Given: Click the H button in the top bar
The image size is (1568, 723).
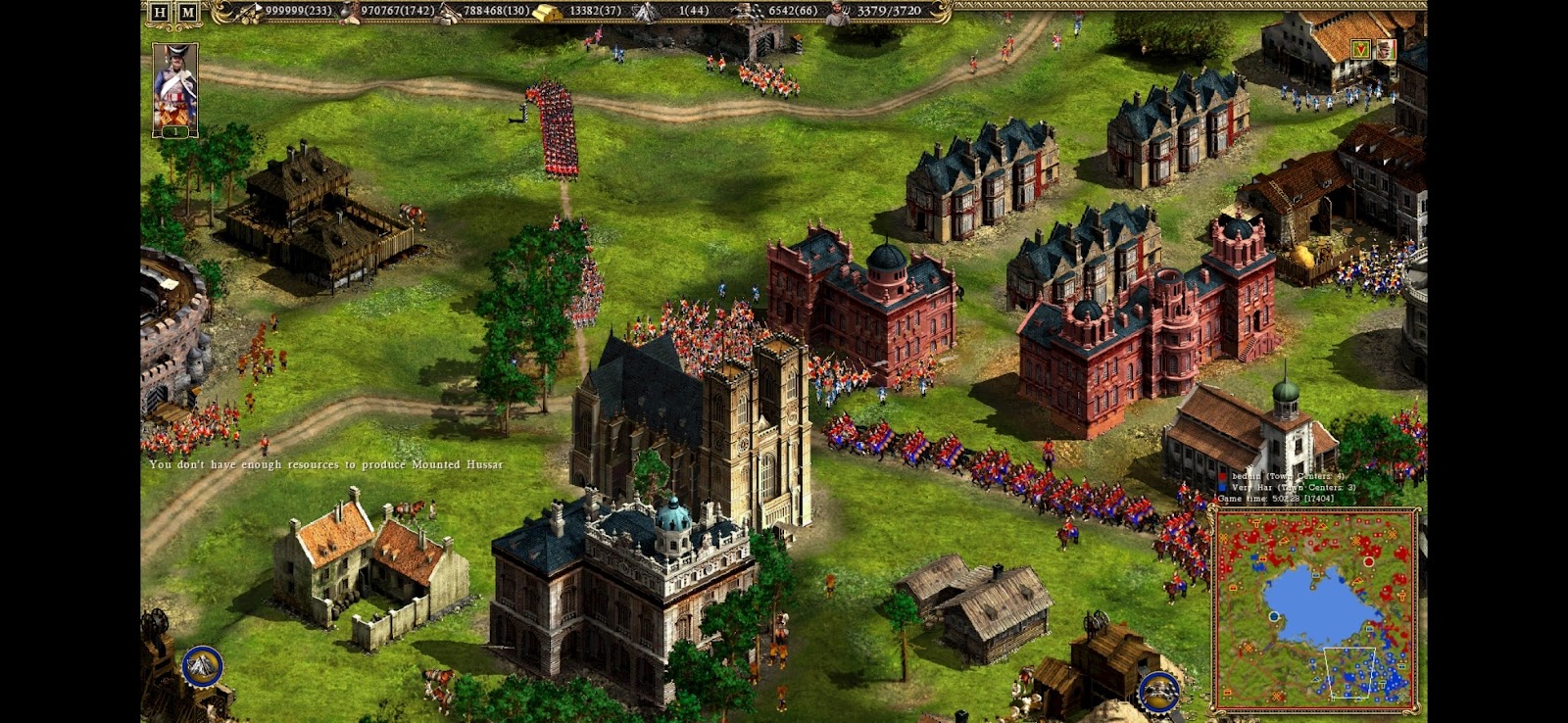Looking at the screenshot, I should (x=160, y=12).
